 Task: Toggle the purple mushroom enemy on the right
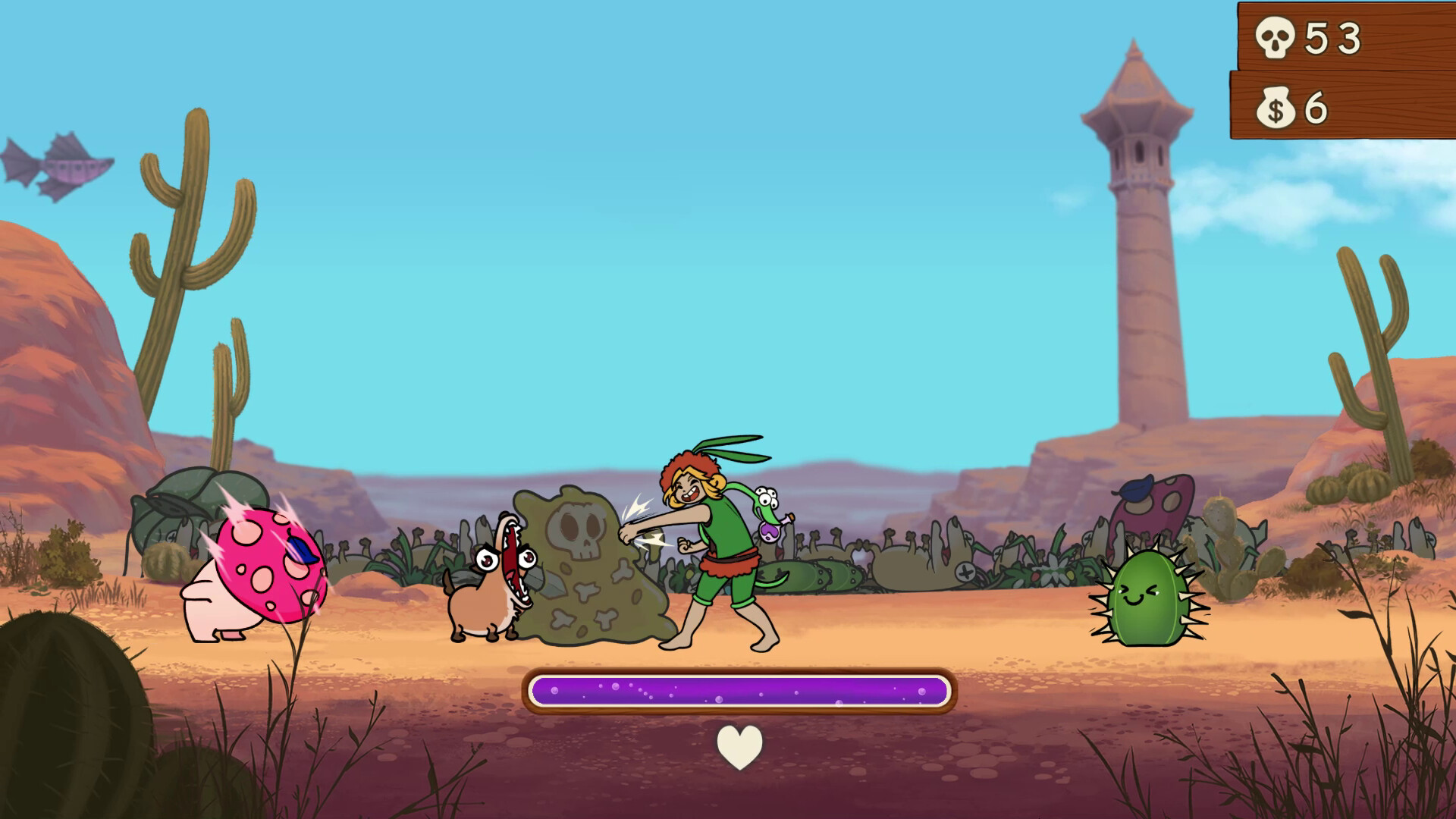[x=1153, y=504]
